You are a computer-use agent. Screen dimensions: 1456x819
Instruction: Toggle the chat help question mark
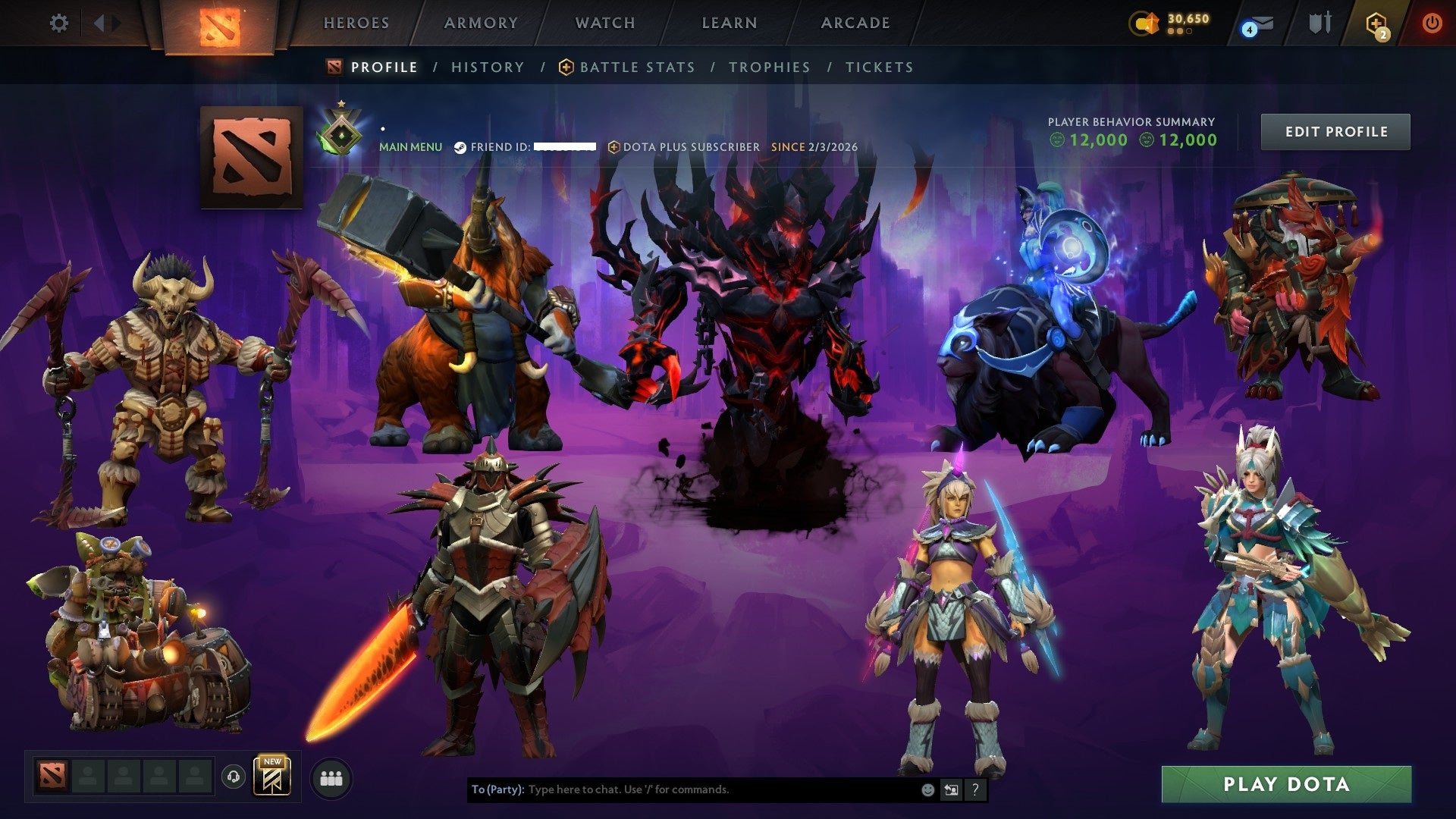point(974,789)
